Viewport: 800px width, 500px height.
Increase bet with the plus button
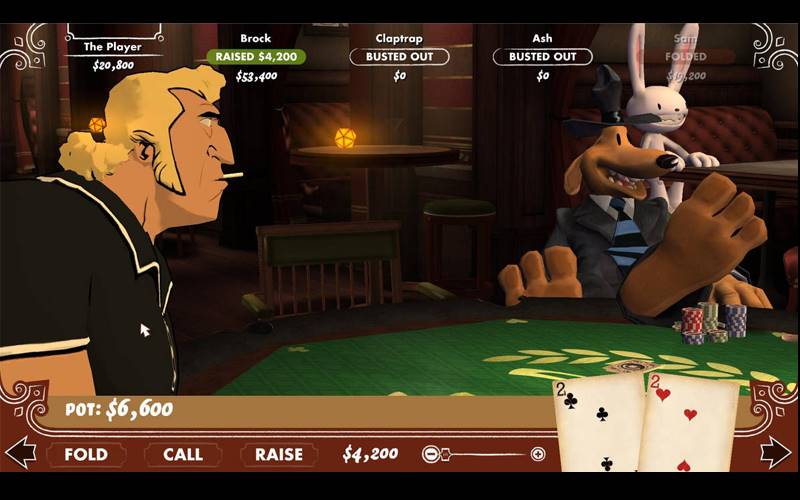pyautogui.click(x=538, y=454)
